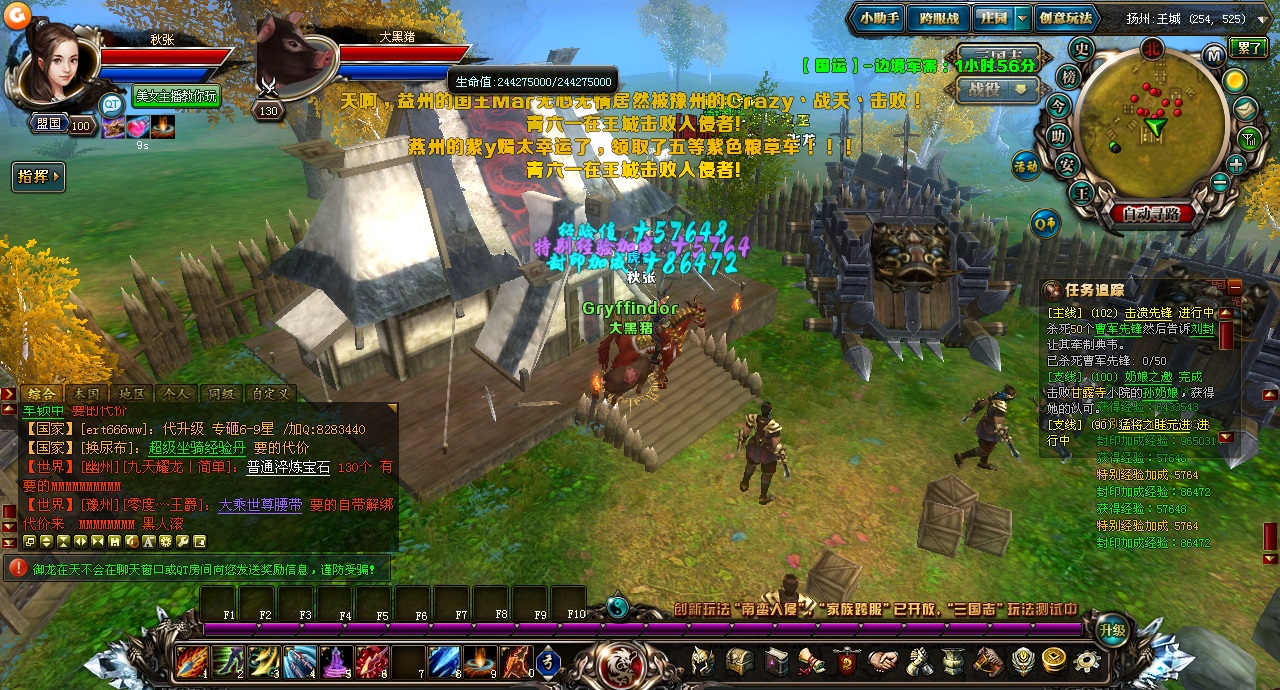Open the 榜 rankings button

point(1069,76)
